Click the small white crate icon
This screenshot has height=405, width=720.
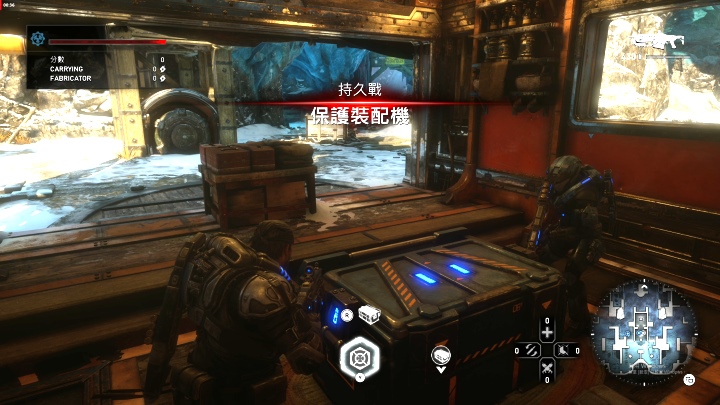coord(370,315)
